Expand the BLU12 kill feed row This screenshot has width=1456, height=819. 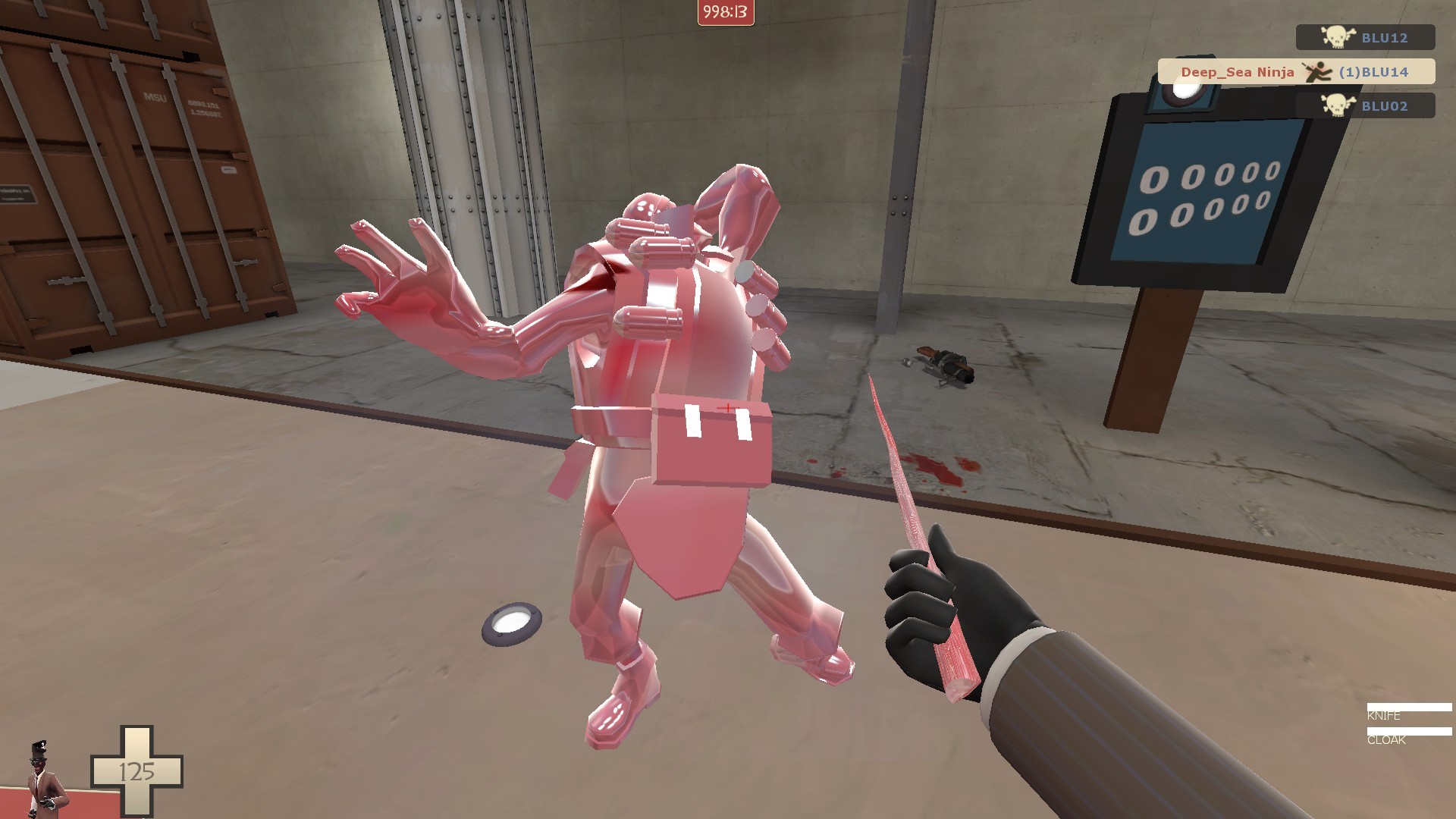[1365, 37]
